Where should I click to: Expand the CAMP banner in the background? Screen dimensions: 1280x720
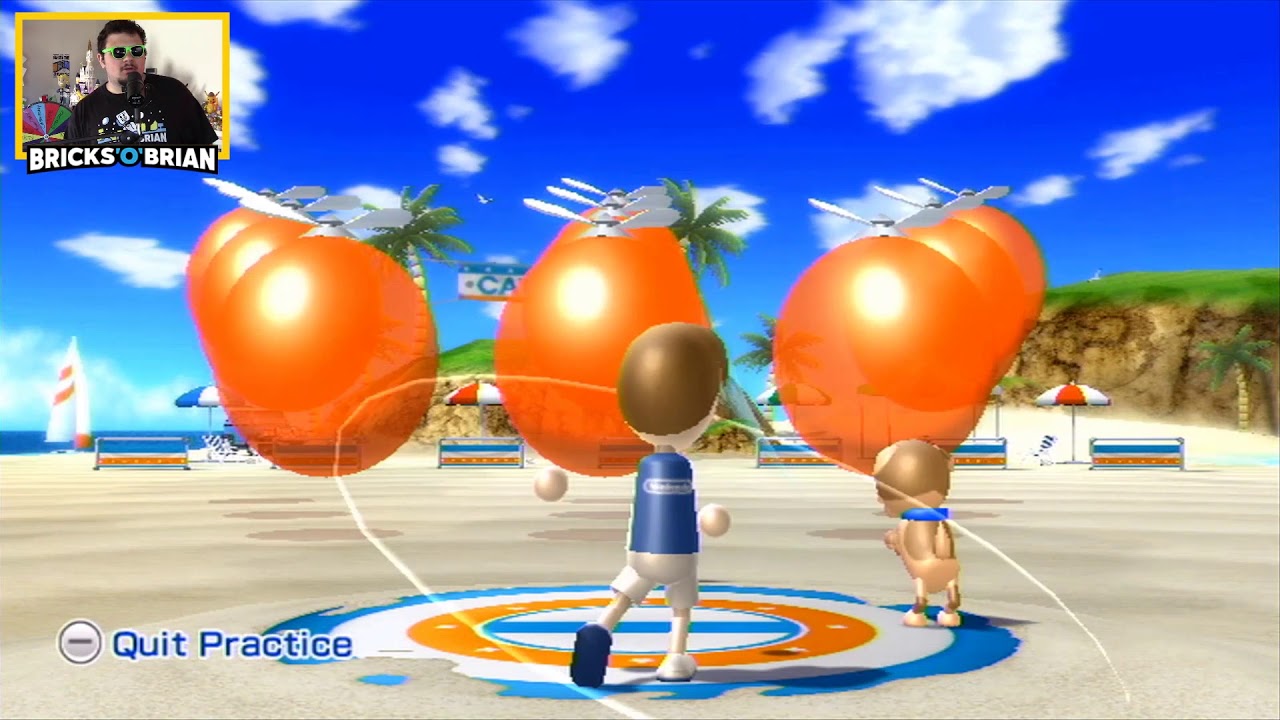[x=490, y=283]
